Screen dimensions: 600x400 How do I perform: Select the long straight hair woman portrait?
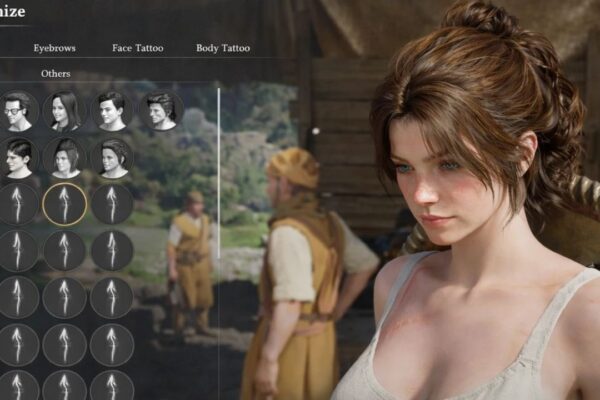click(x=64, y=110)
